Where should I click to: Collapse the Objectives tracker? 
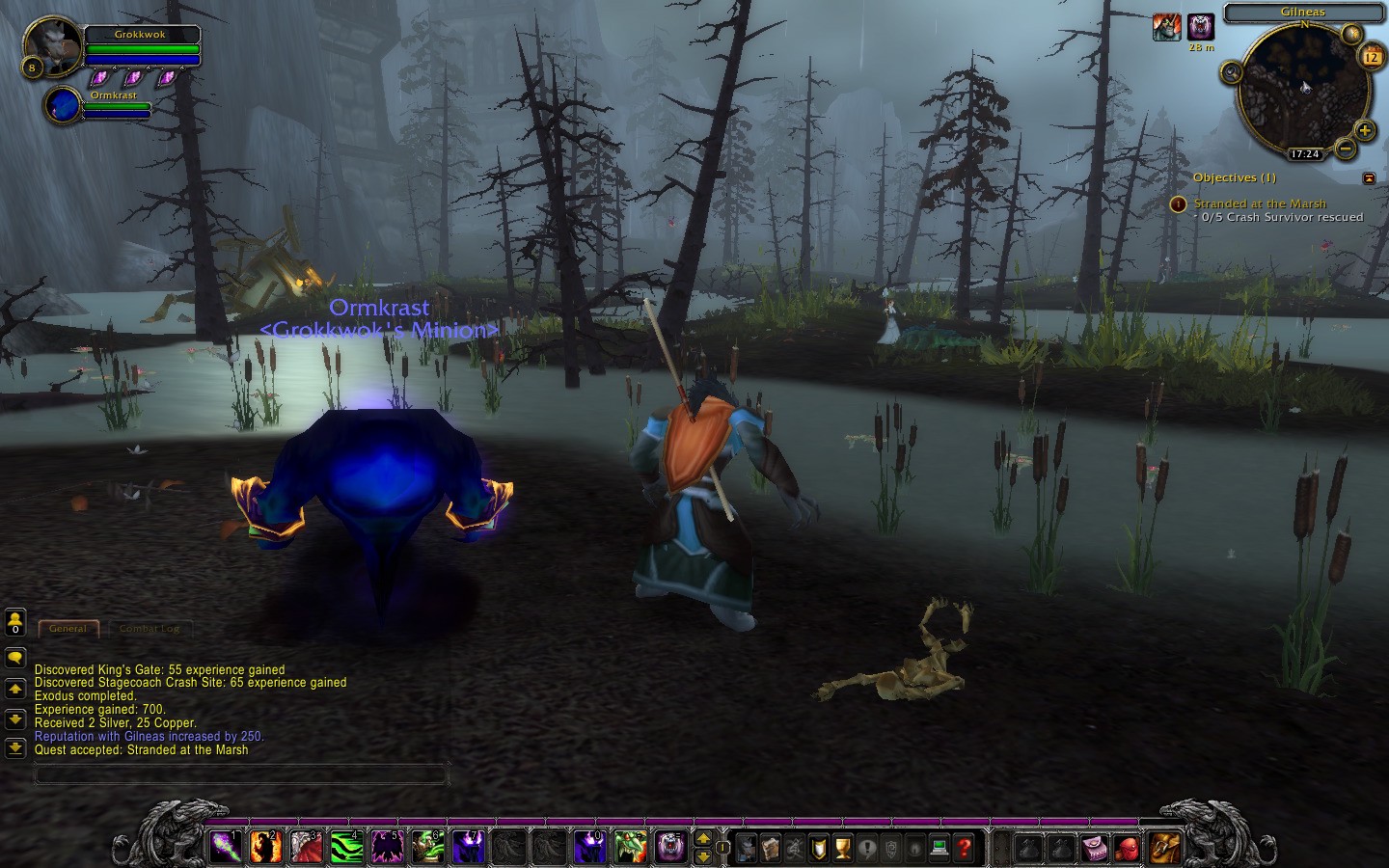pos(1369,177)
